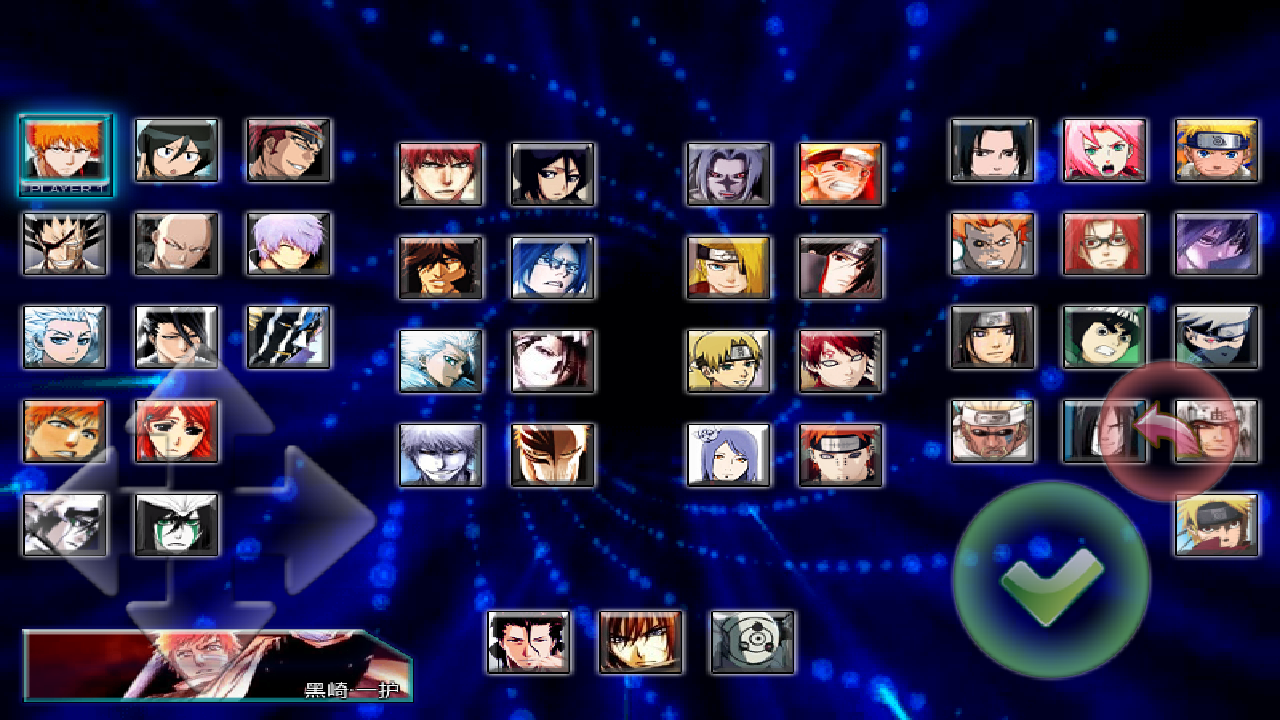Go back using the pink arrow button
Image resolution: width=1280 pixels, height=720 pixels.
click(1168, 430)
